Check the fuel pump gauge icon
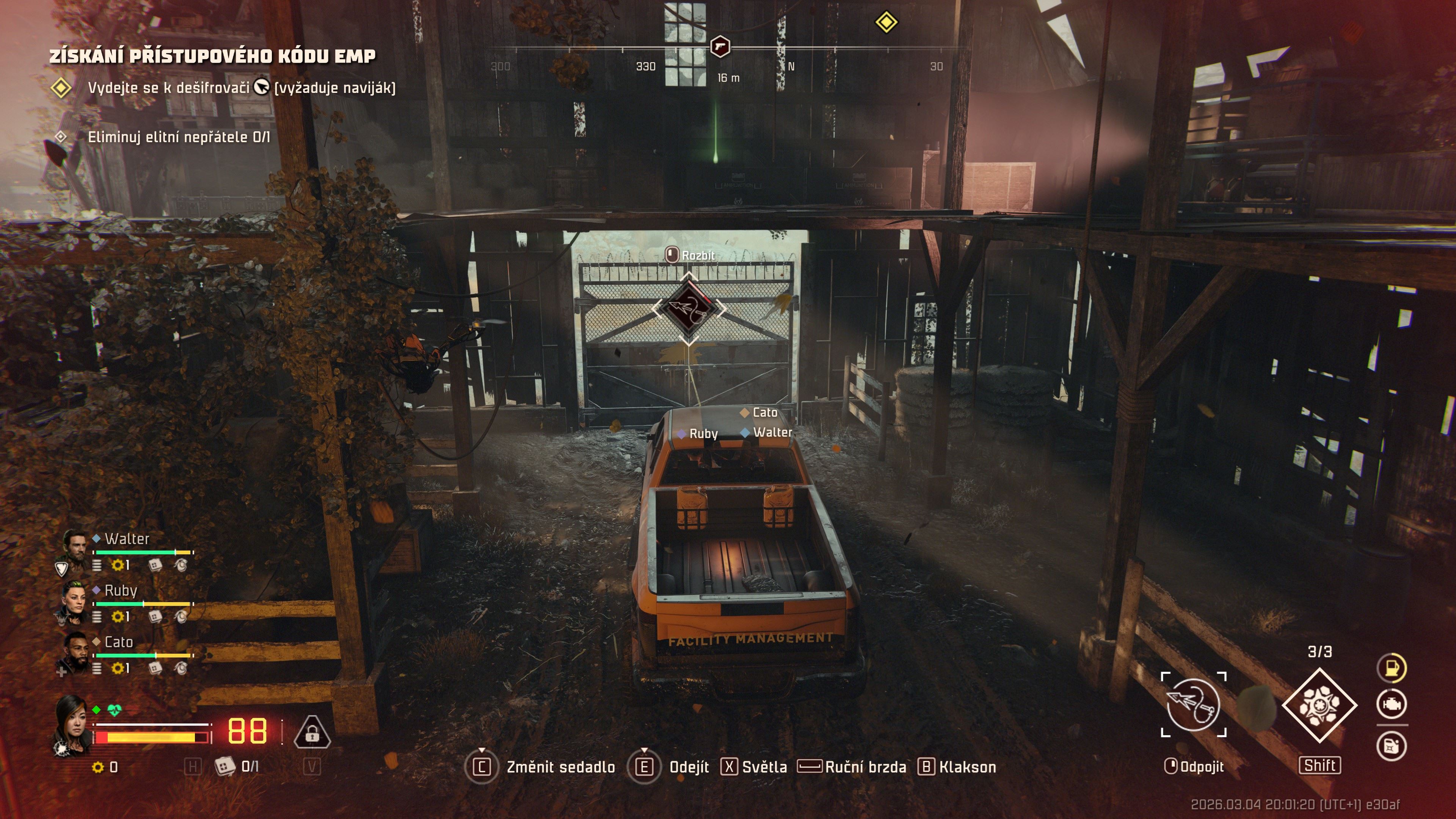Viewport: 1456px width, 819px height. [x=1391, y=667]
